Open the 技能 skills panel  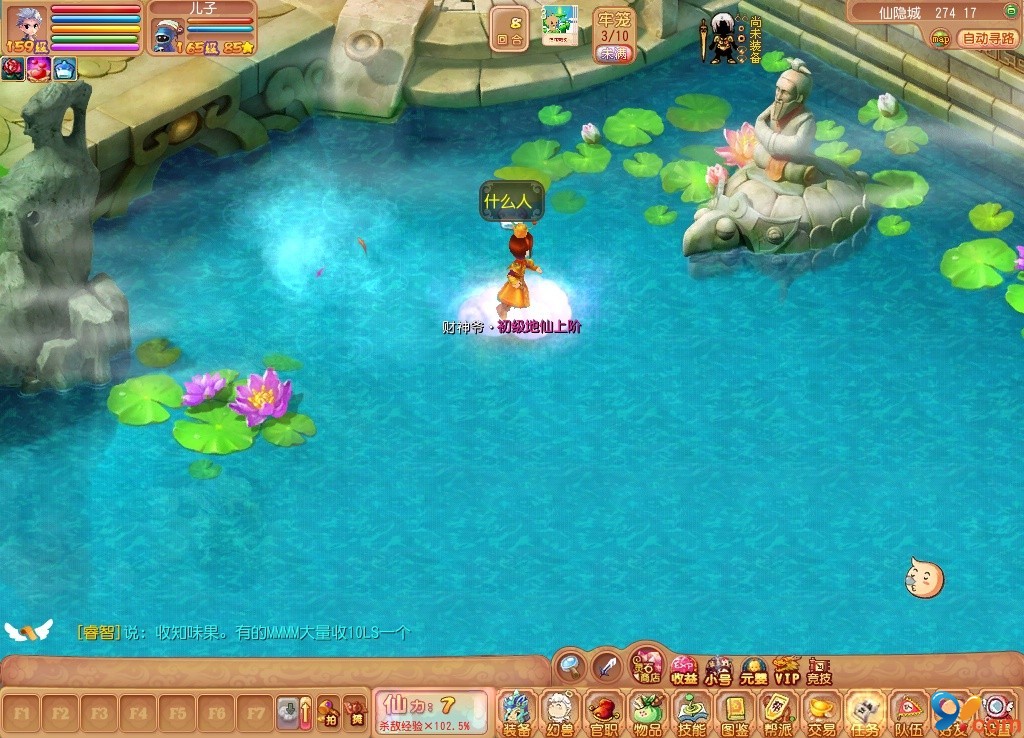click(691, 712)
